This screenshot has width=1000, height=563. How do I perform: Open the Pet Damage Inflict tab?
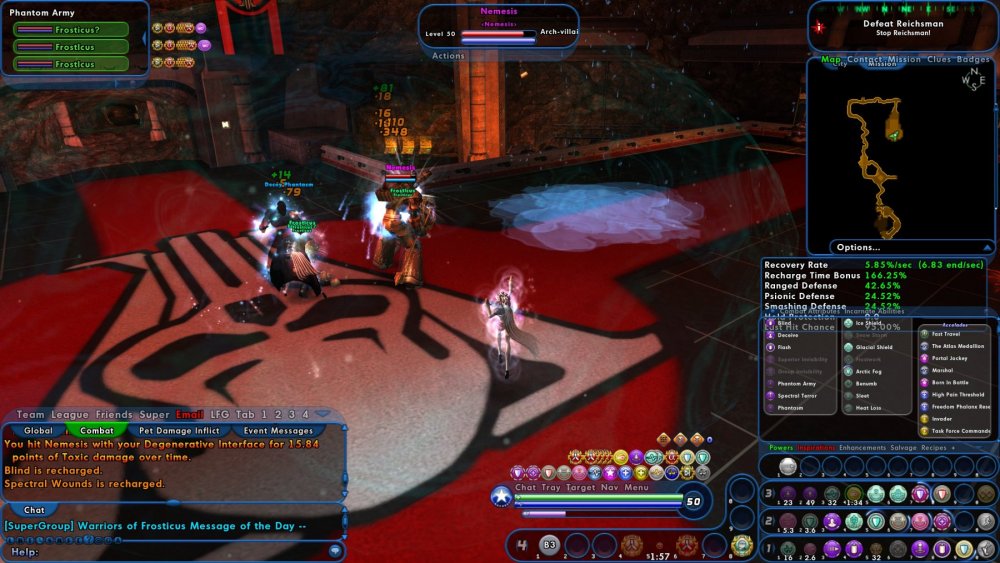tap(179, 430)
